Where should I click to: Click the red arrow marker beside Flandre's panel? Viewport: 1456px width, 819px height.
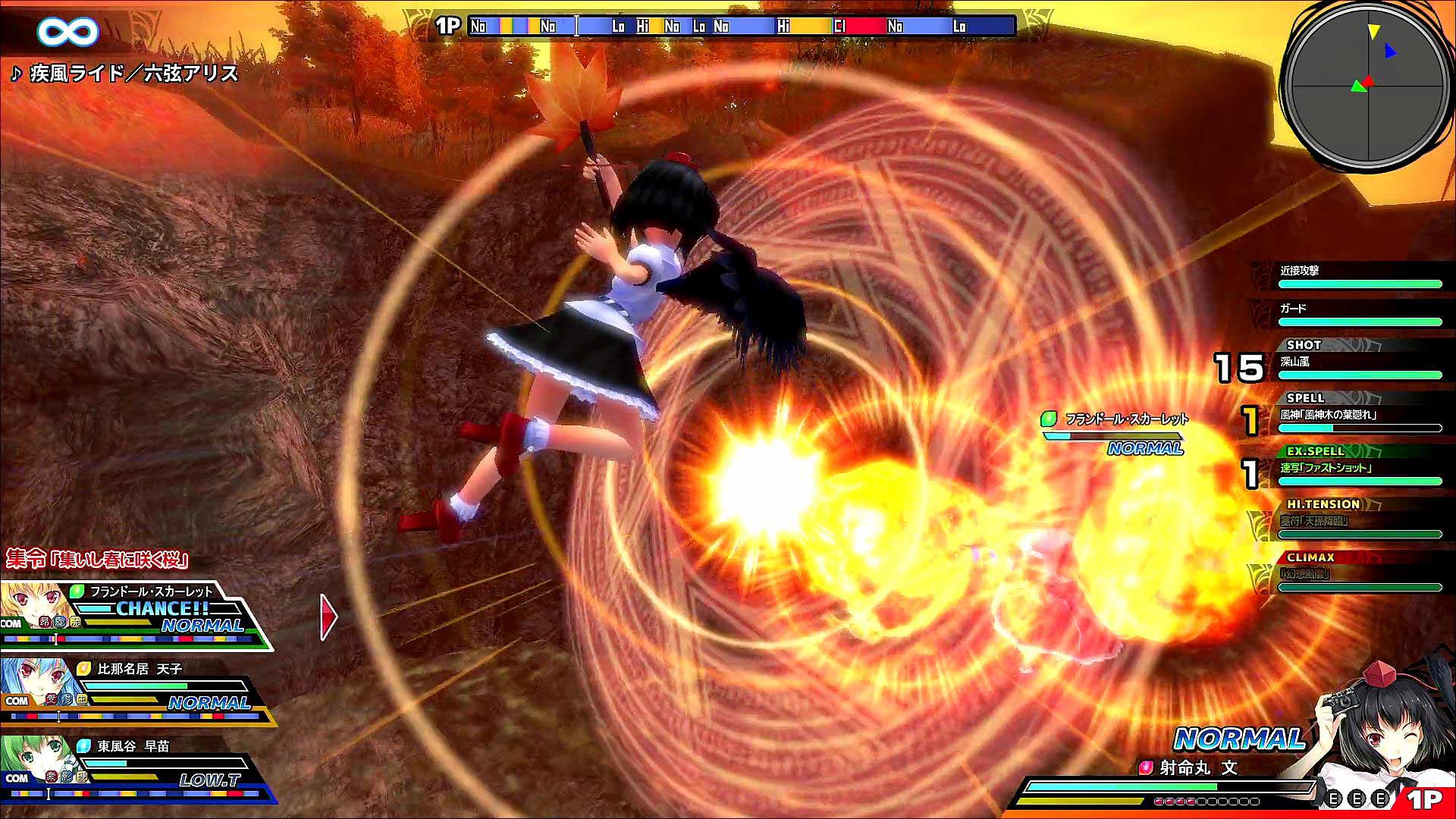[x=328, y=616]
